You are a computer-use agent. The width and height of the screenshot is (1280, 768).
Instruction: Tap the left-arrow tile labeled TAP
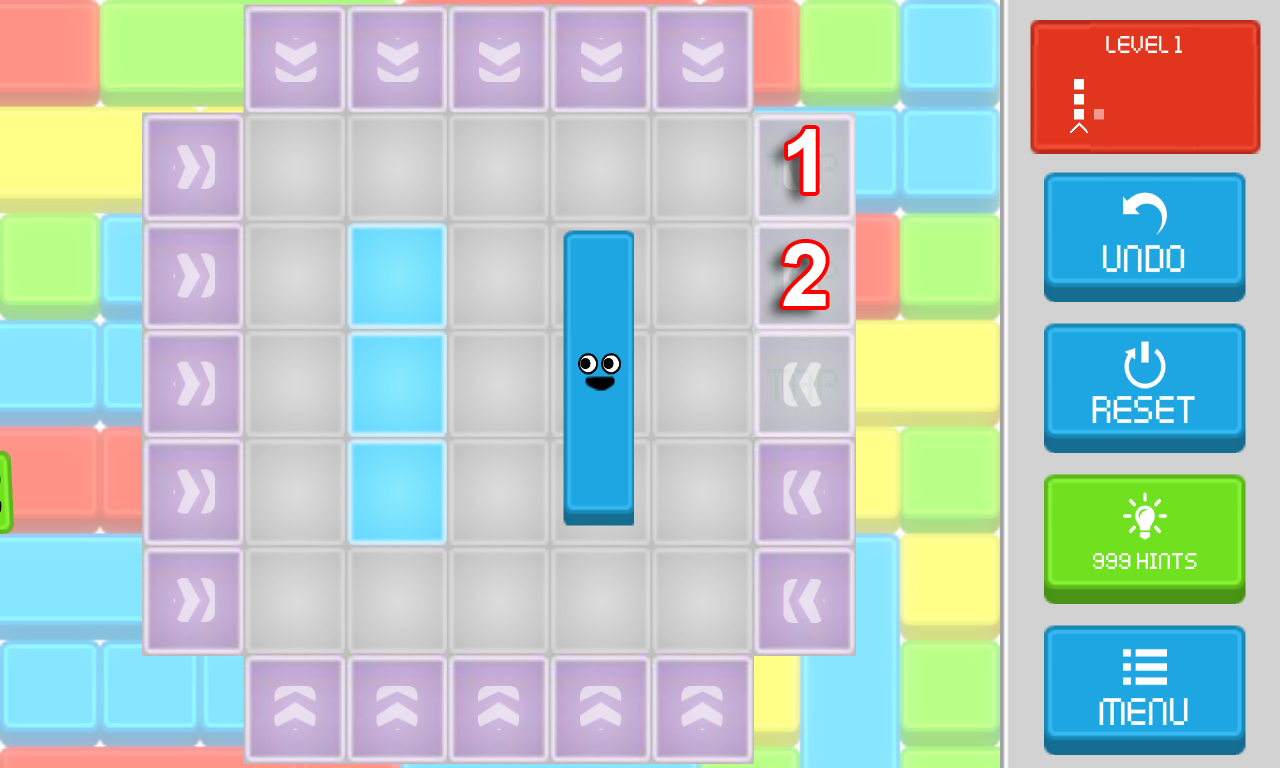[803, 382]
